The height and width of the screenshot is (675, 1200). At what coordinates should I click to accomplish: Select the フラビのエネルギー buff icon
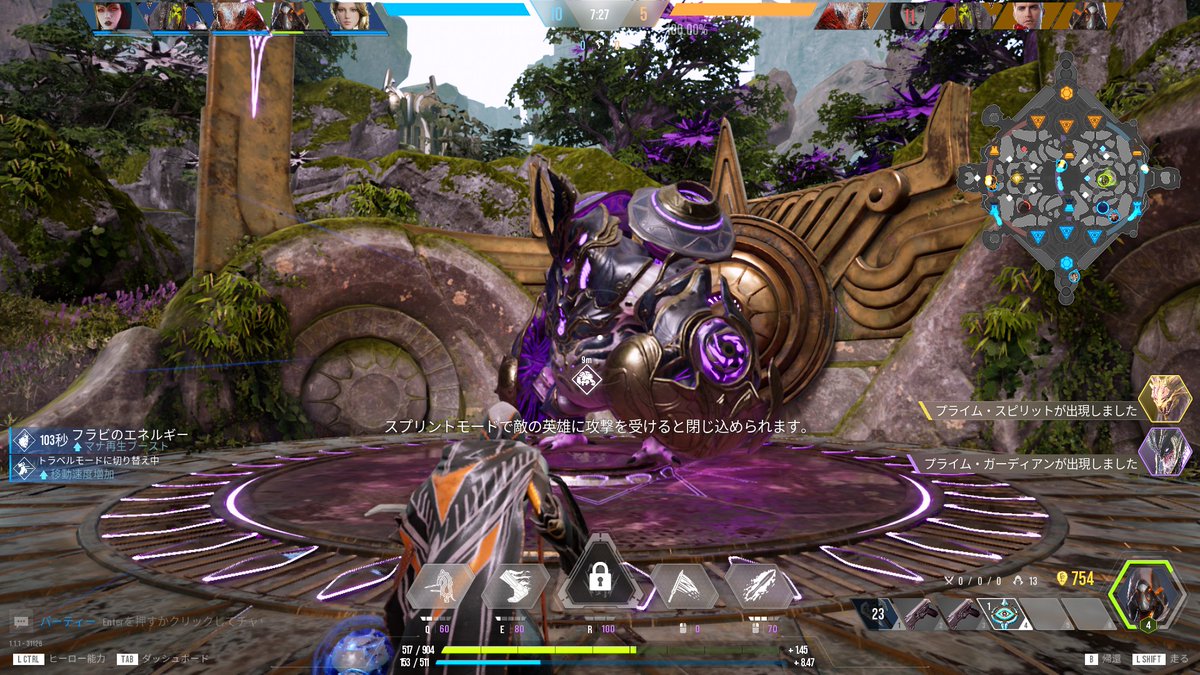point(24,441)
